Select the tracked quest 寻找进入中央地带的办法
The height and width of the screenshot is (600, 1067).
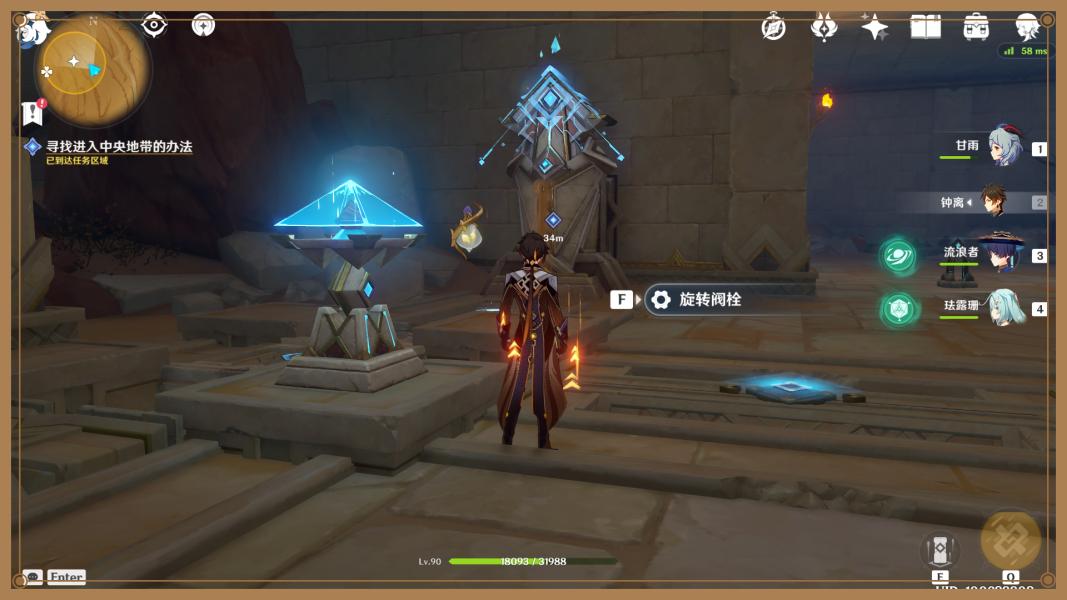pos(118,147)
